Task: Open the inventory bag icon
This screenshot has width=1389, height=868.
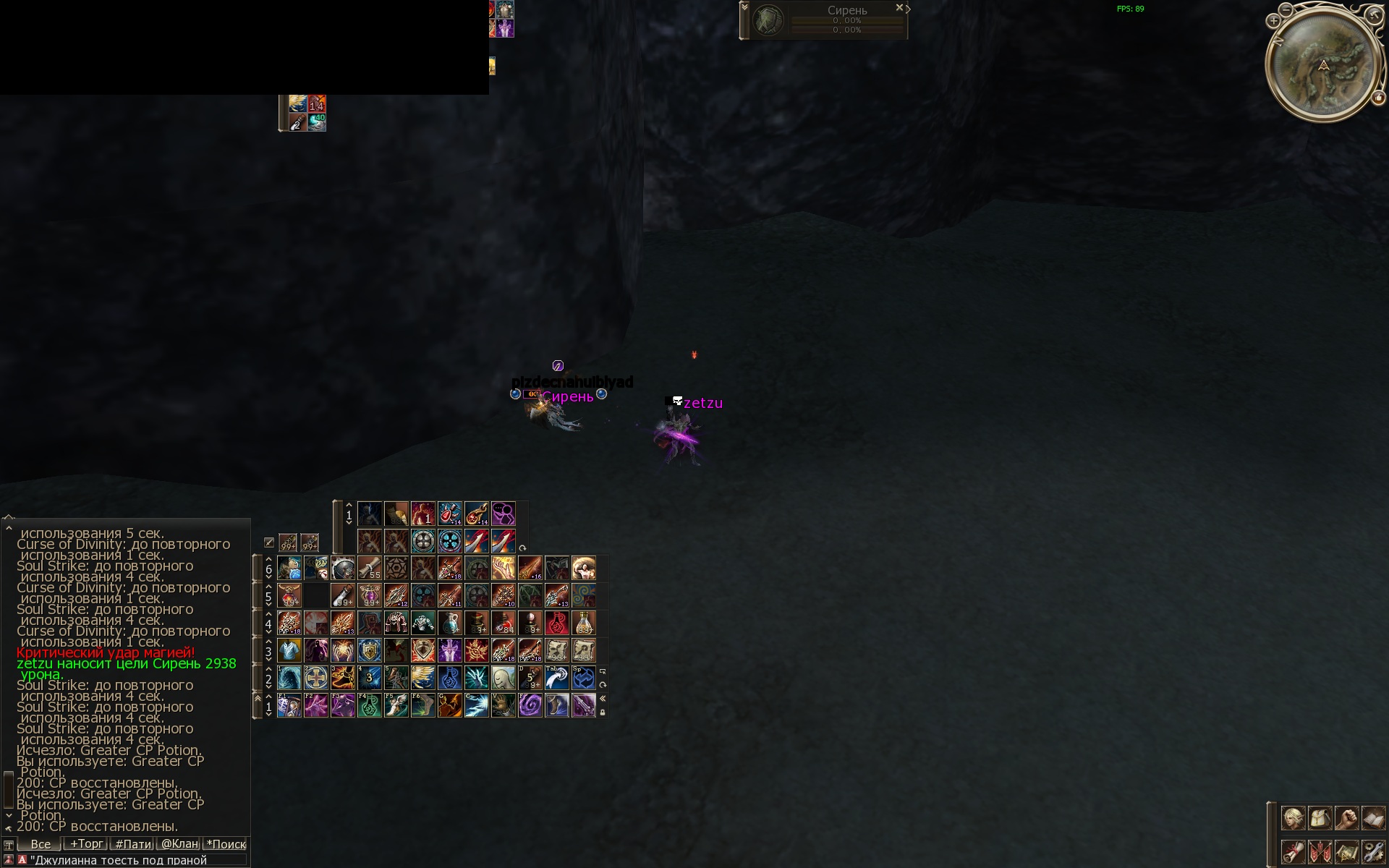Action: point(1320,818)
